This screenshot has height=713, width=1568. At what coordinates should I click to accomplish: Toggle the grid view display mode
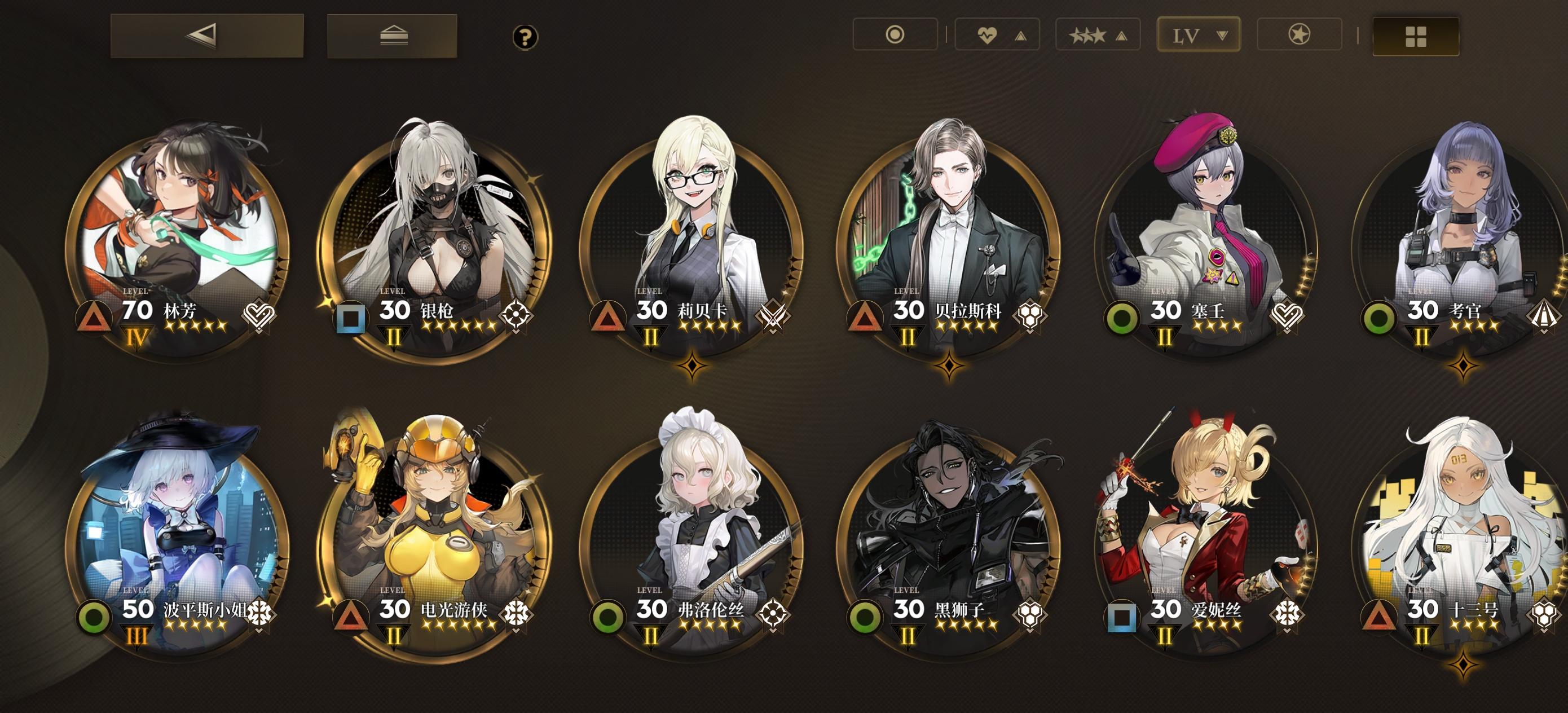coord(1416,35)
